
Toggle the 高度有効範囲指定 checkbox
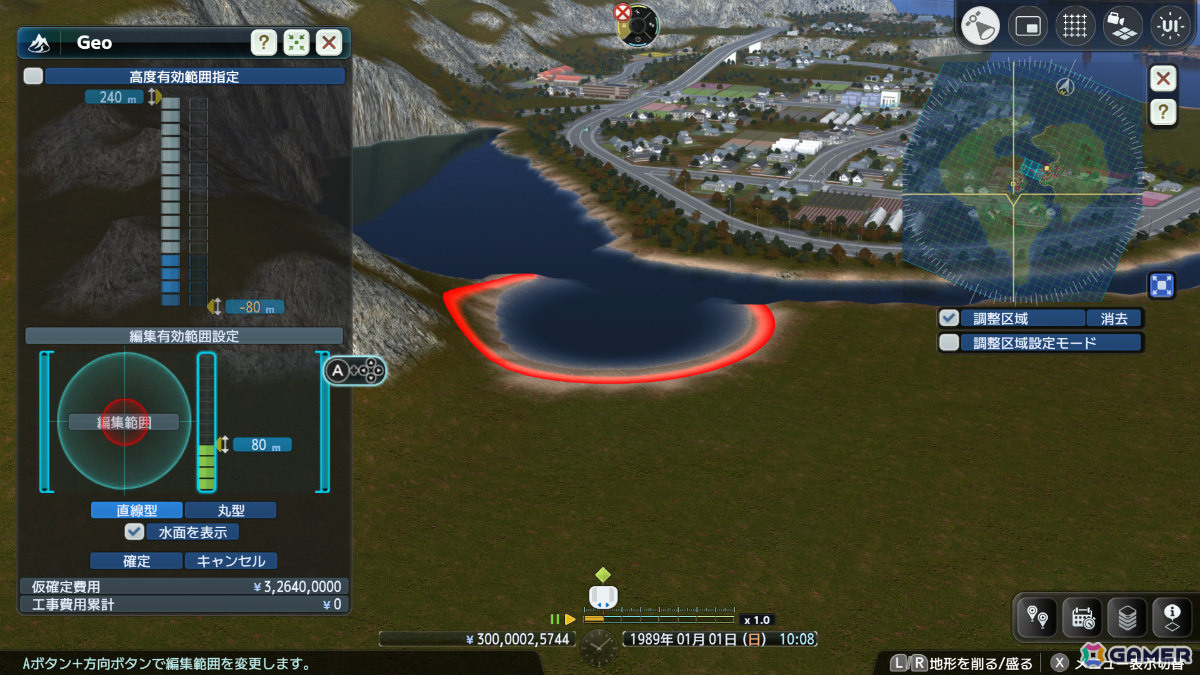click(34, 76)
